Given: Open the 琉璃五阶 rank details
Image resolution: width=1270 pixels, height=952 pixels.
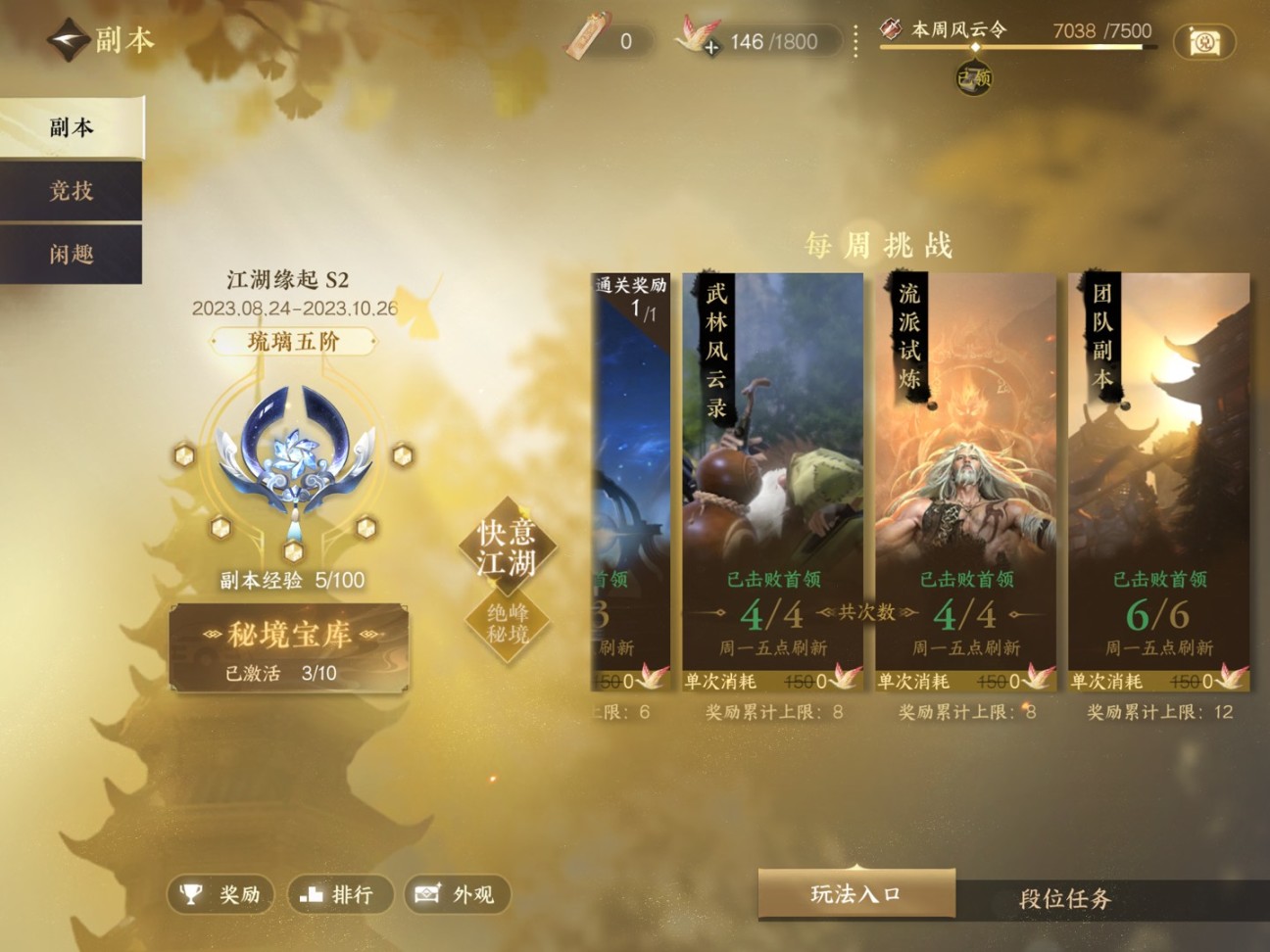Looking at the screenshot, I should pos(290,341).
